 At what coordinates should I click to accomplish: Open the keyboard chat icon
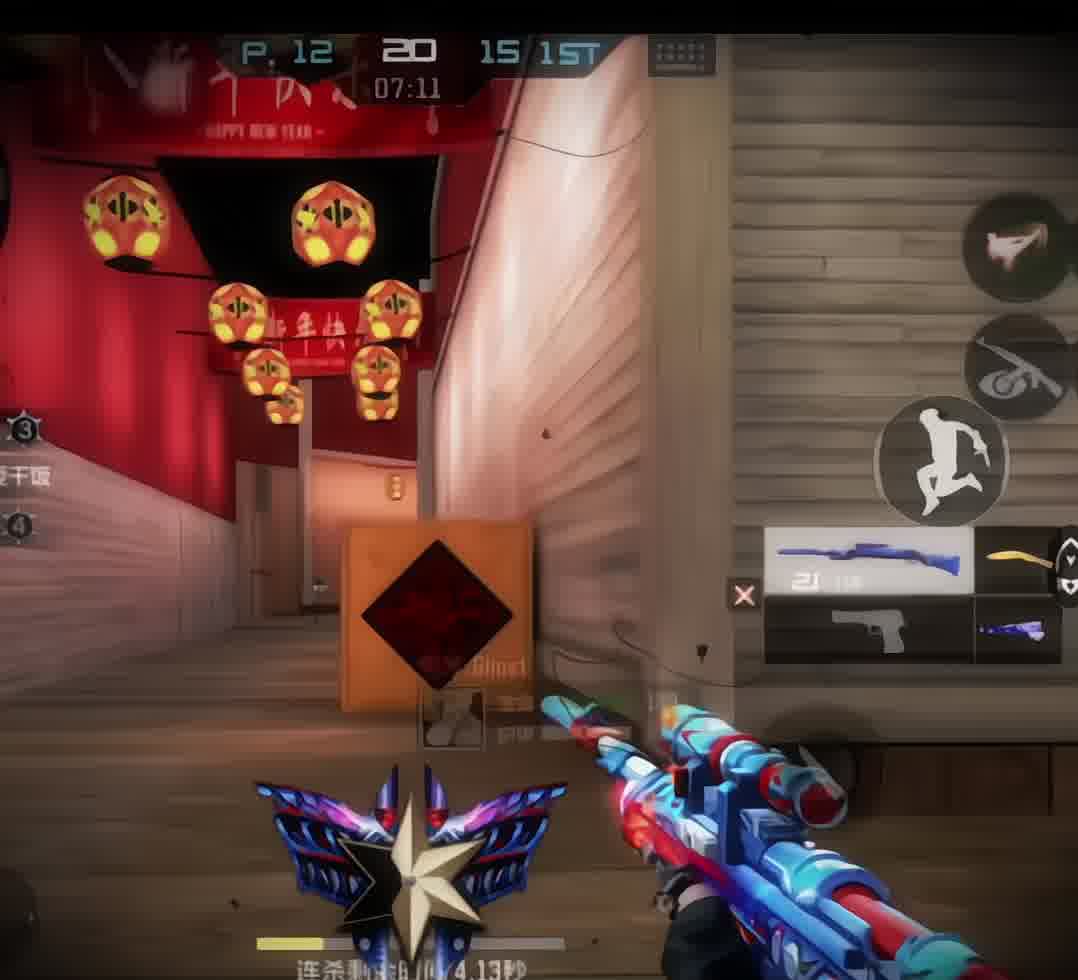681,56
